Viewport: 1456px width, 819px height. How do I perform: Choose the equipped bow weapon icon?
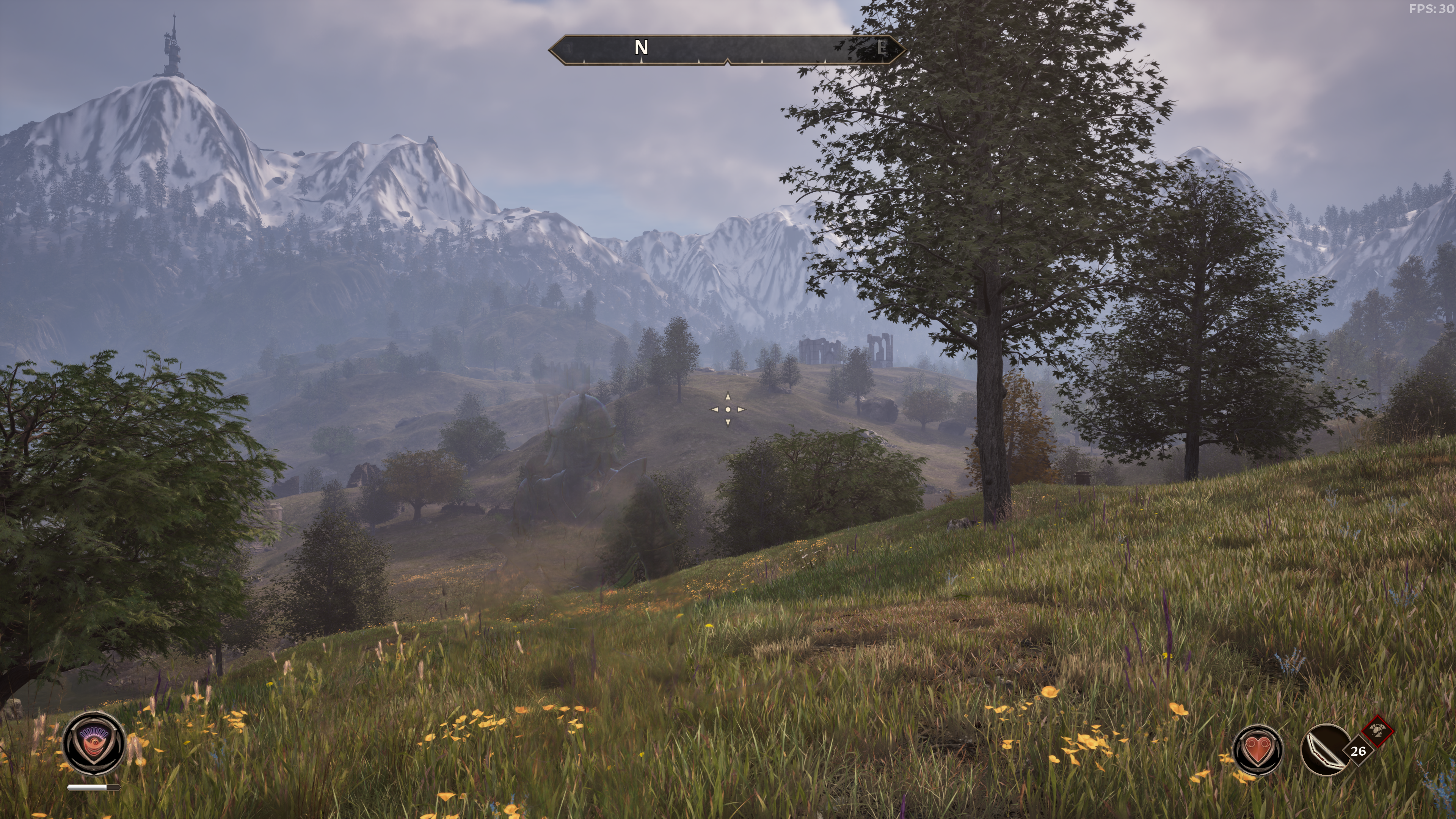(1326, 750)
